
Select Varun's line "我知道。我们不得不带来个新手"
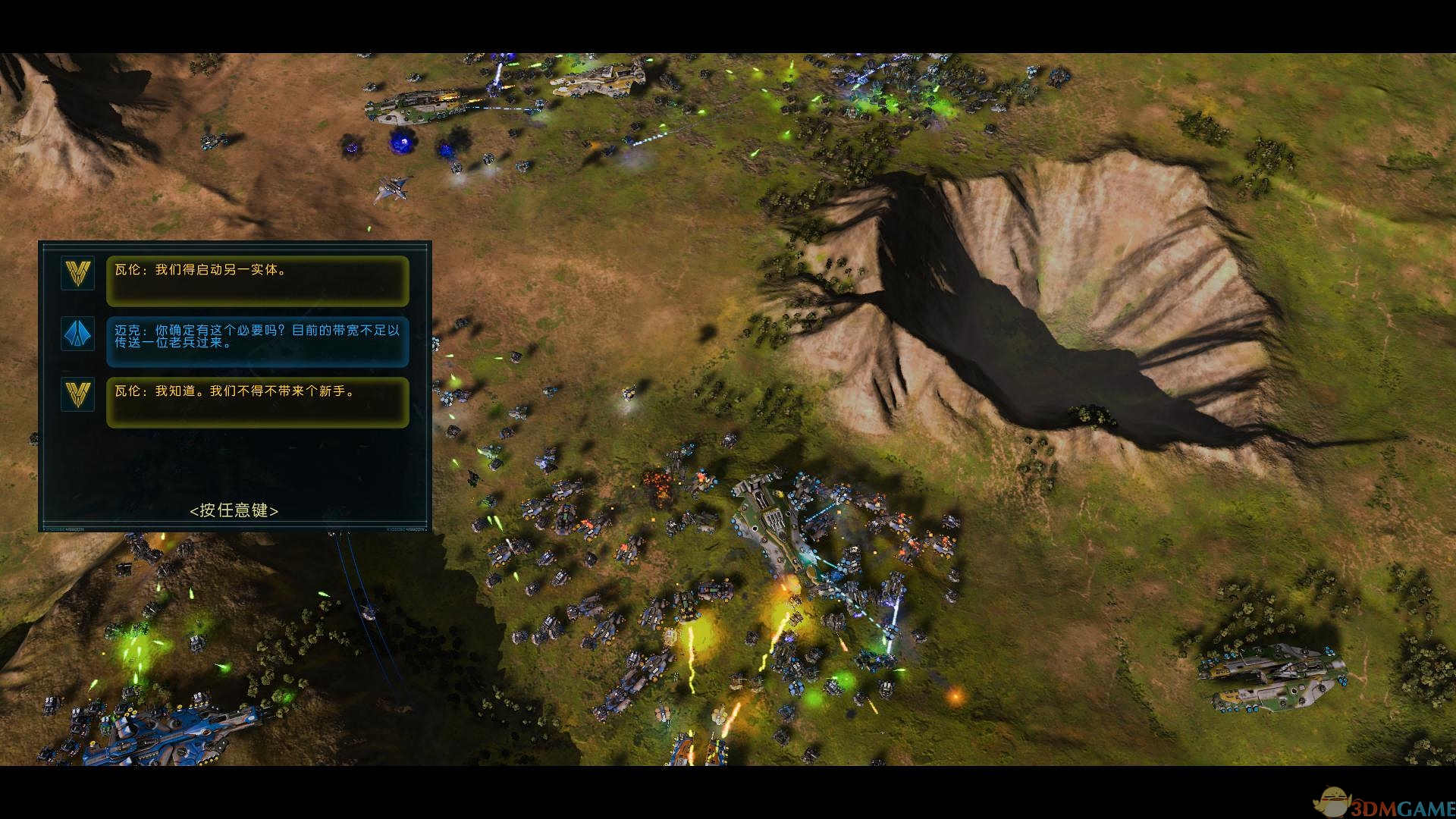[257, 401]
